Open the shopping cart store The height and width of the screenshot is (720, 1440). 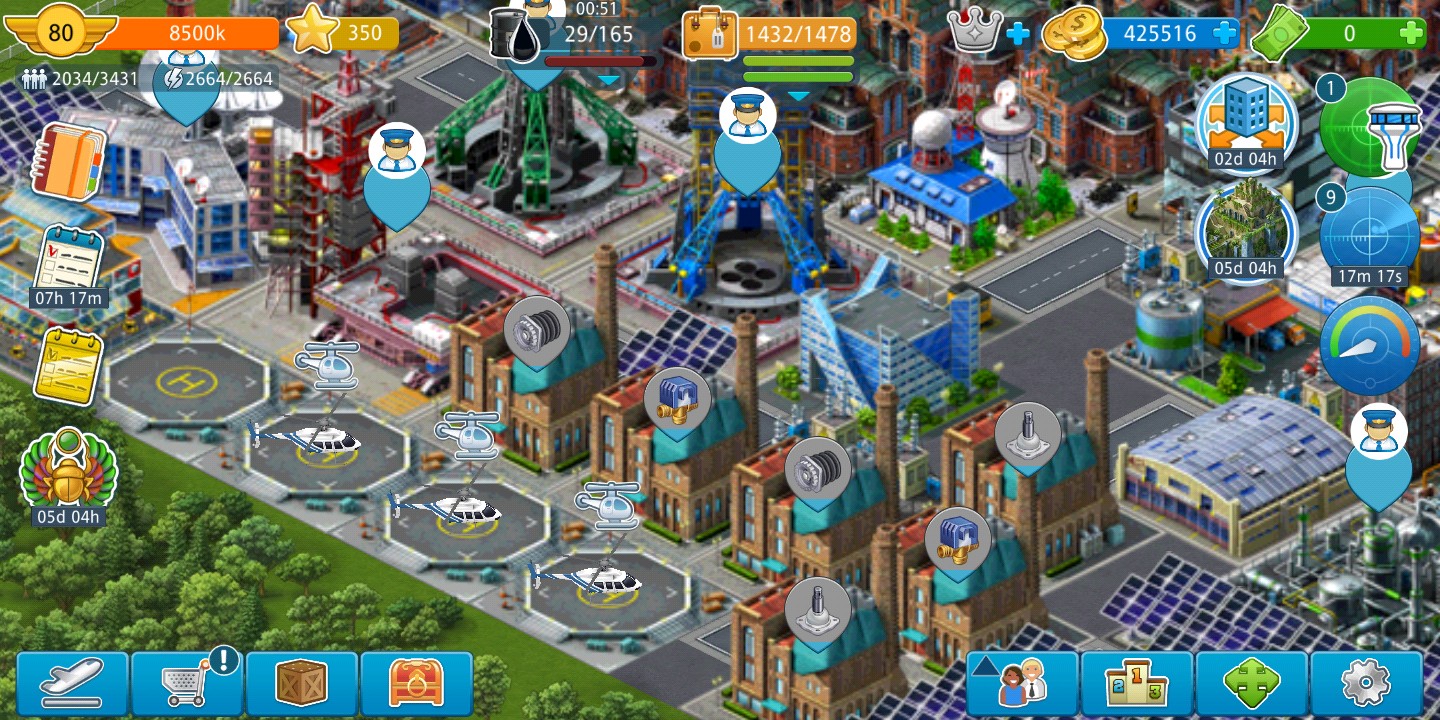click(x=187, y=684)
